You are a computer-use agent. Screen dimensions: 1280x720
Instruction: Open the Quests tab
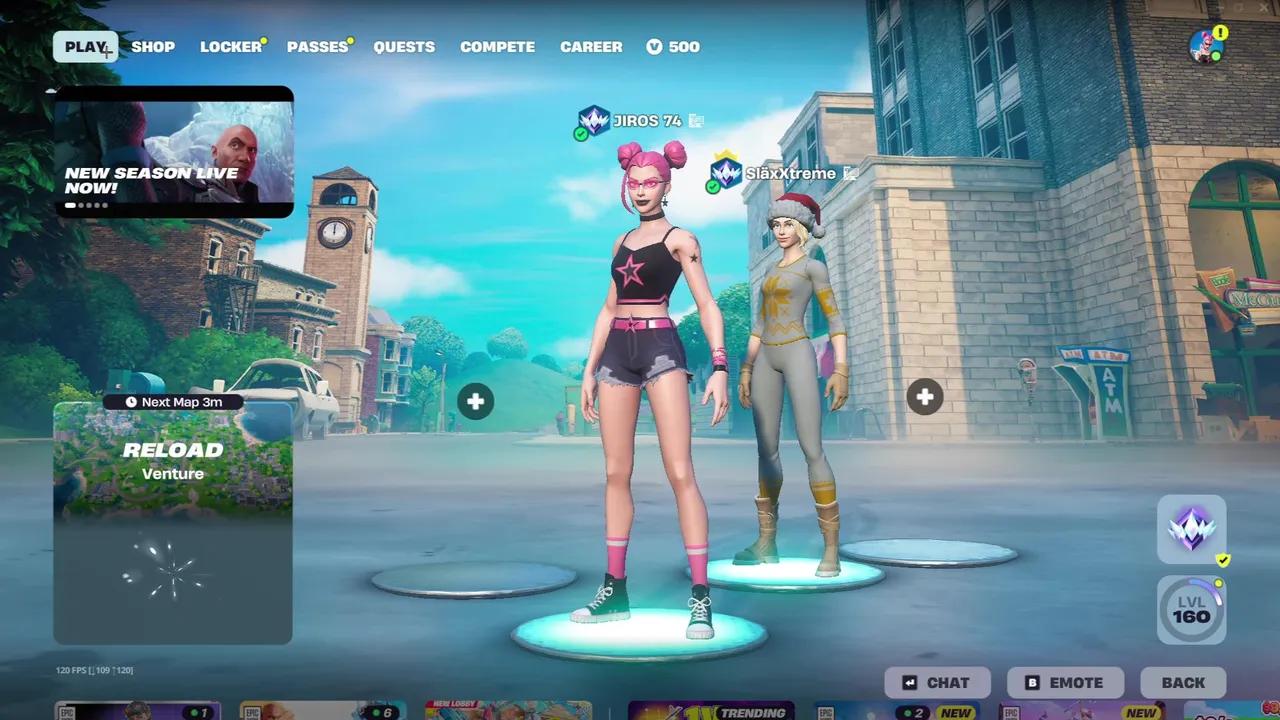click(404, 46)
